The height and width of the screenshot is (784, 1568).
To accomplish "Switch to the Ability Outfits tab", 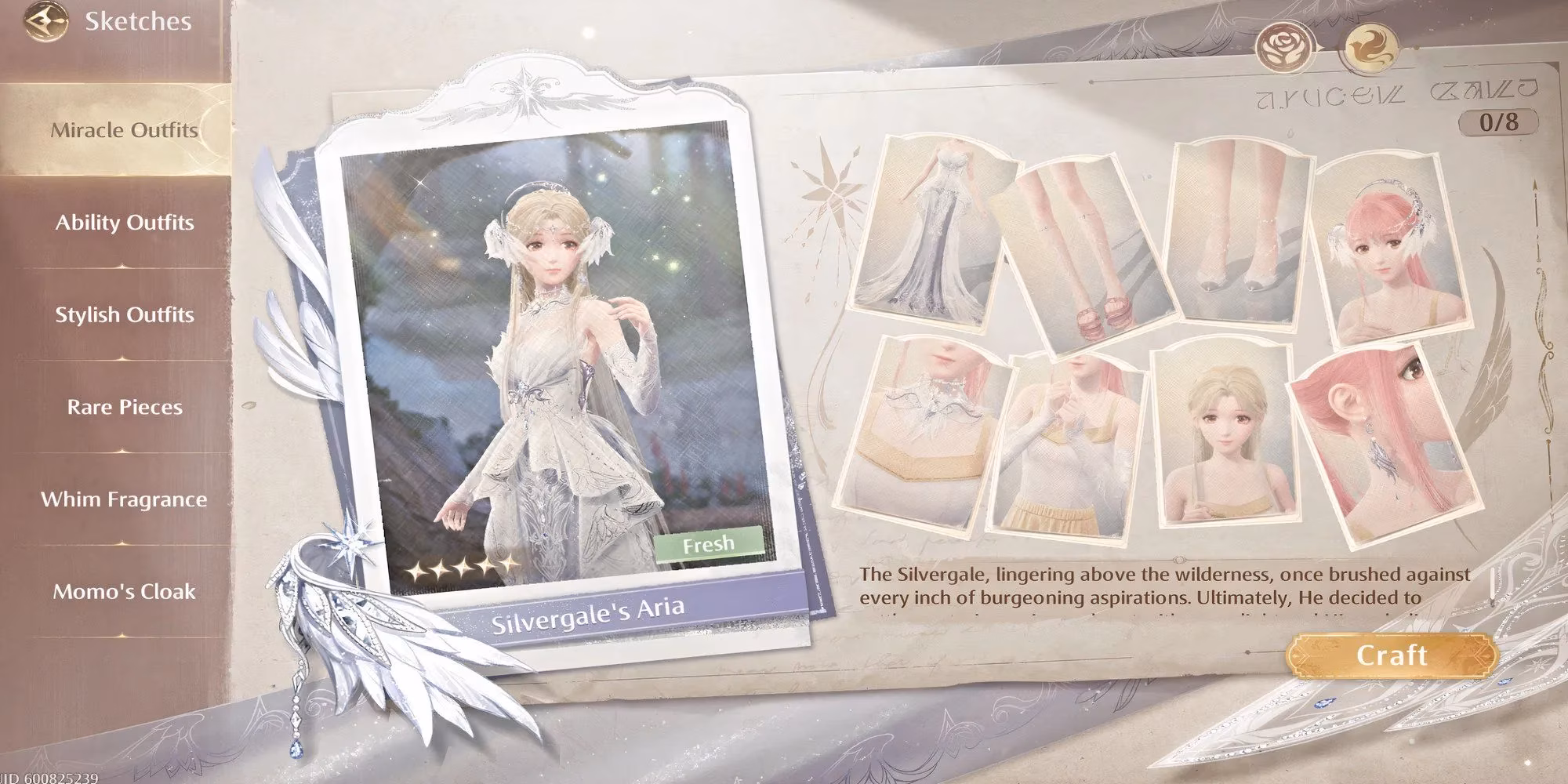I will [x=123, y=223].
